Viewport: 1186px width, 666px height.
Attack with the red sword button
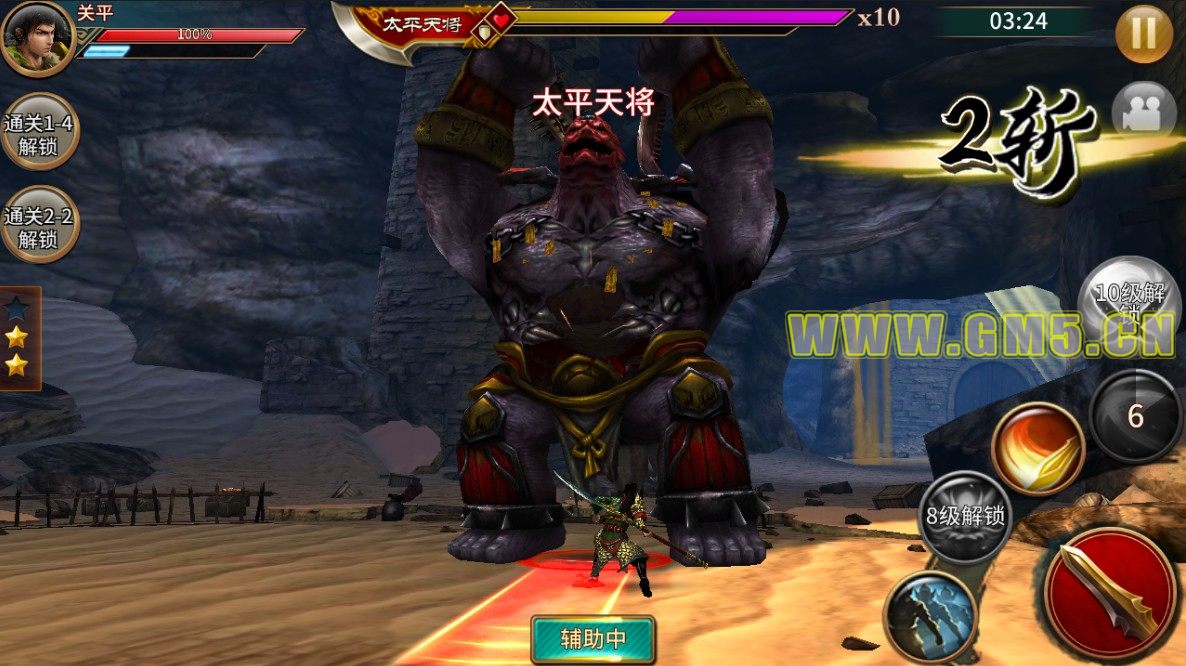[1110, 593]
